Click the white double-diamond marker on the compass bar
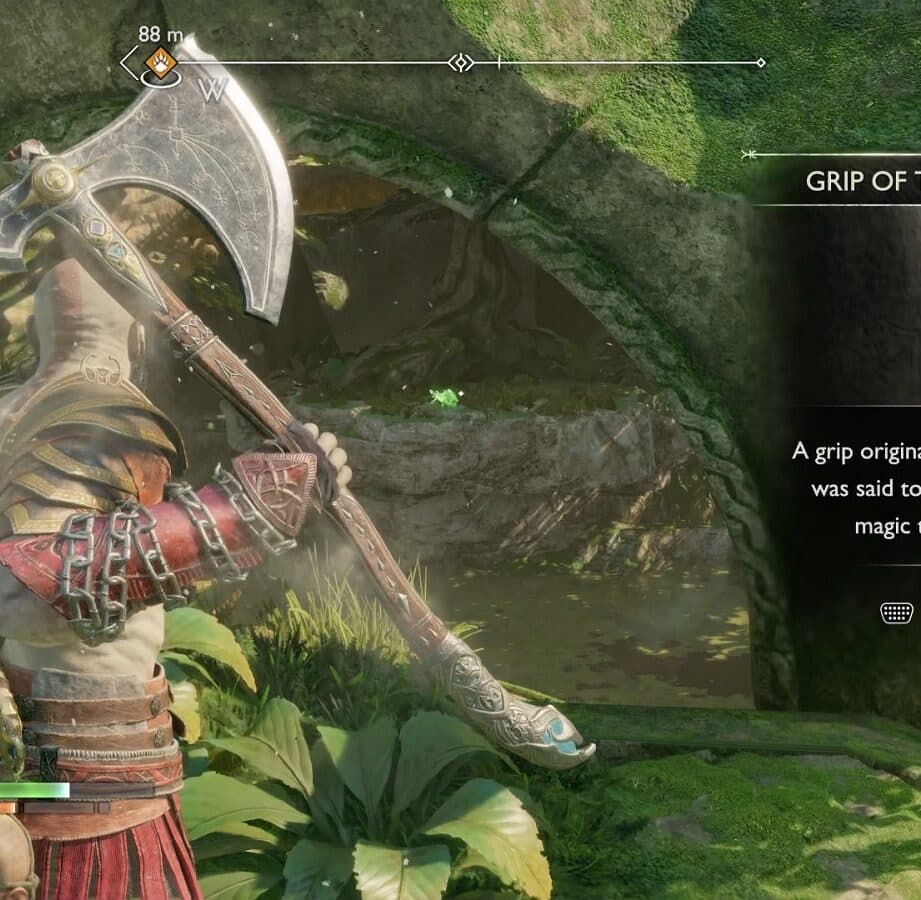Image resolution: width=921 pixels, height=900 pixels. pyautogui.click(x=461, y=63)
